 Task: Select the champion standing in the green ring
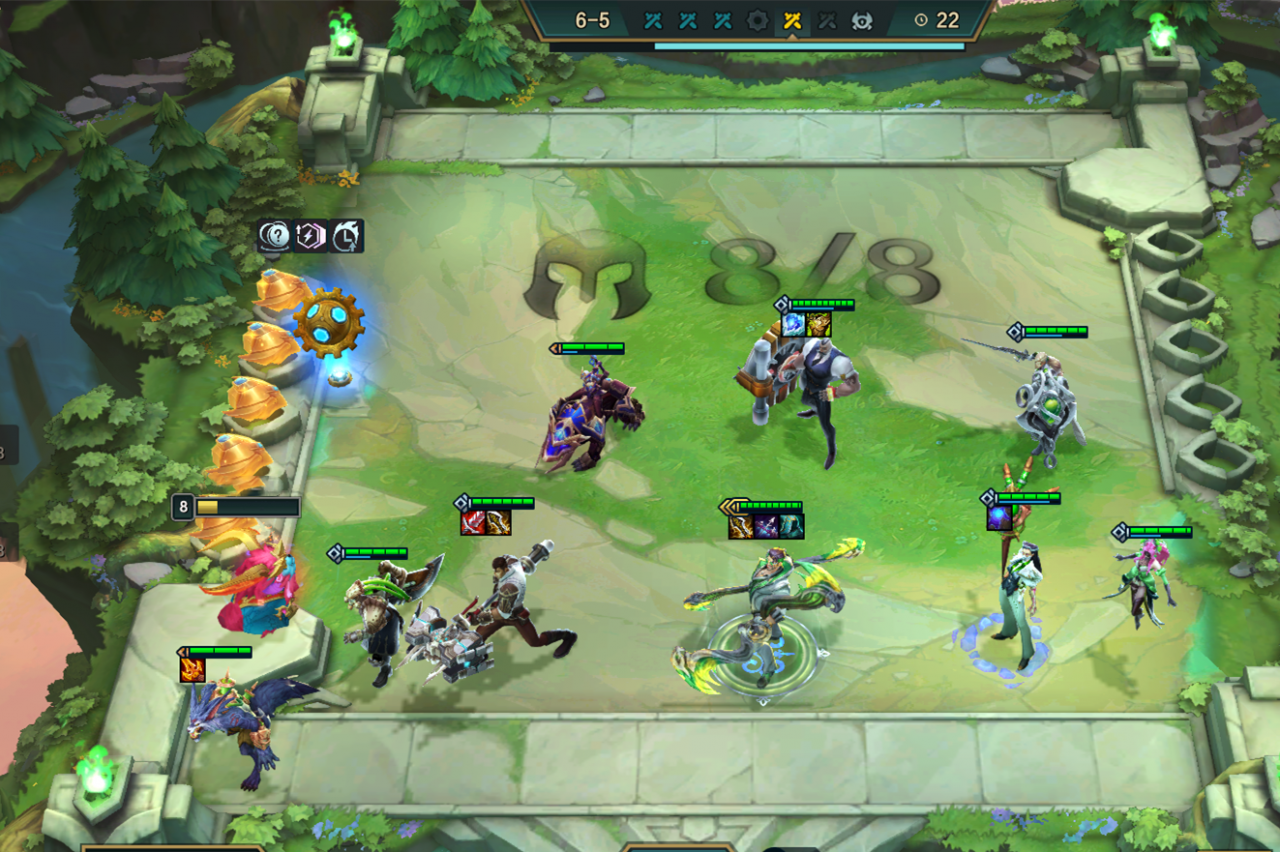(x=765, y=615)
